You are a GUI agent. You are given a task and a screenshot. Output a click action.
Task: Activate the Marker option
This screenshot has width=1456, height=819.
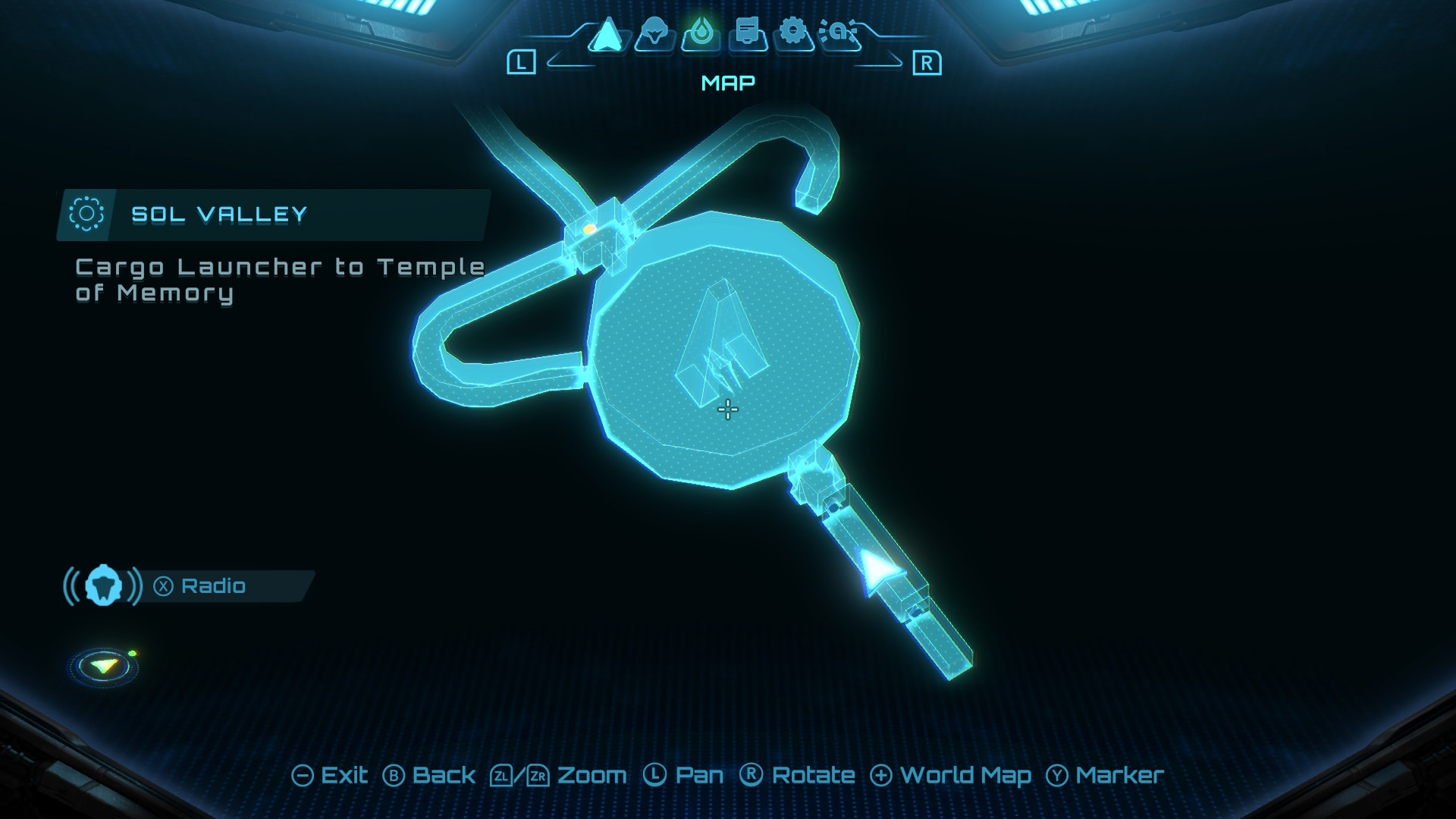(x=1105, y=775)
